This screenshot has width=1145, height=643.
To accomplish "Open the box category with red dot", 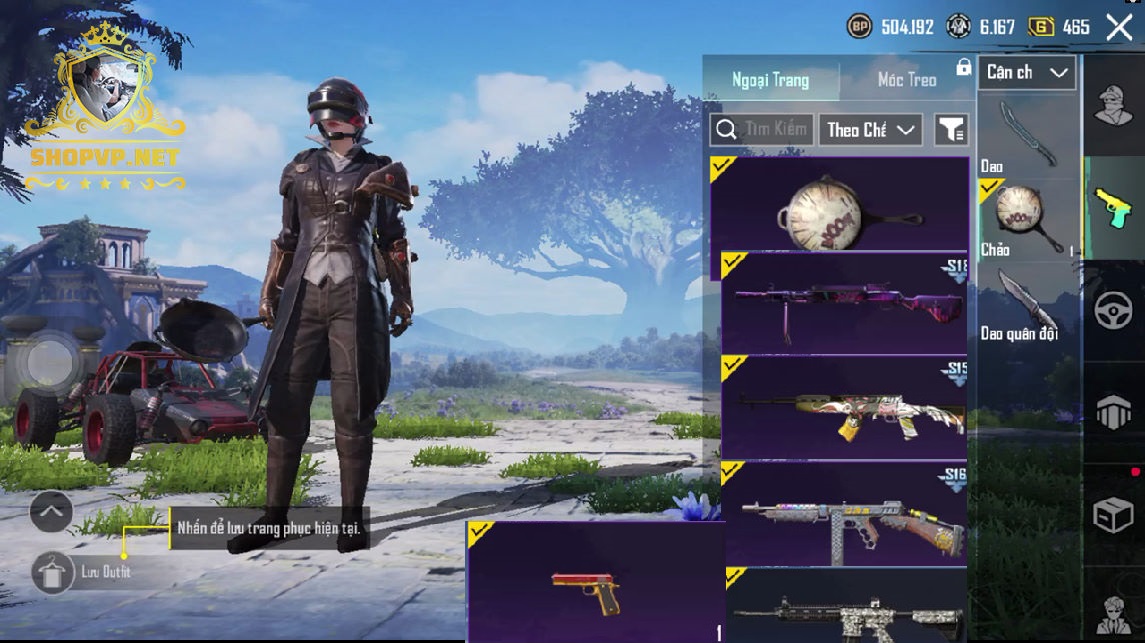I will pyautogui.click(x=1113, y=515).
